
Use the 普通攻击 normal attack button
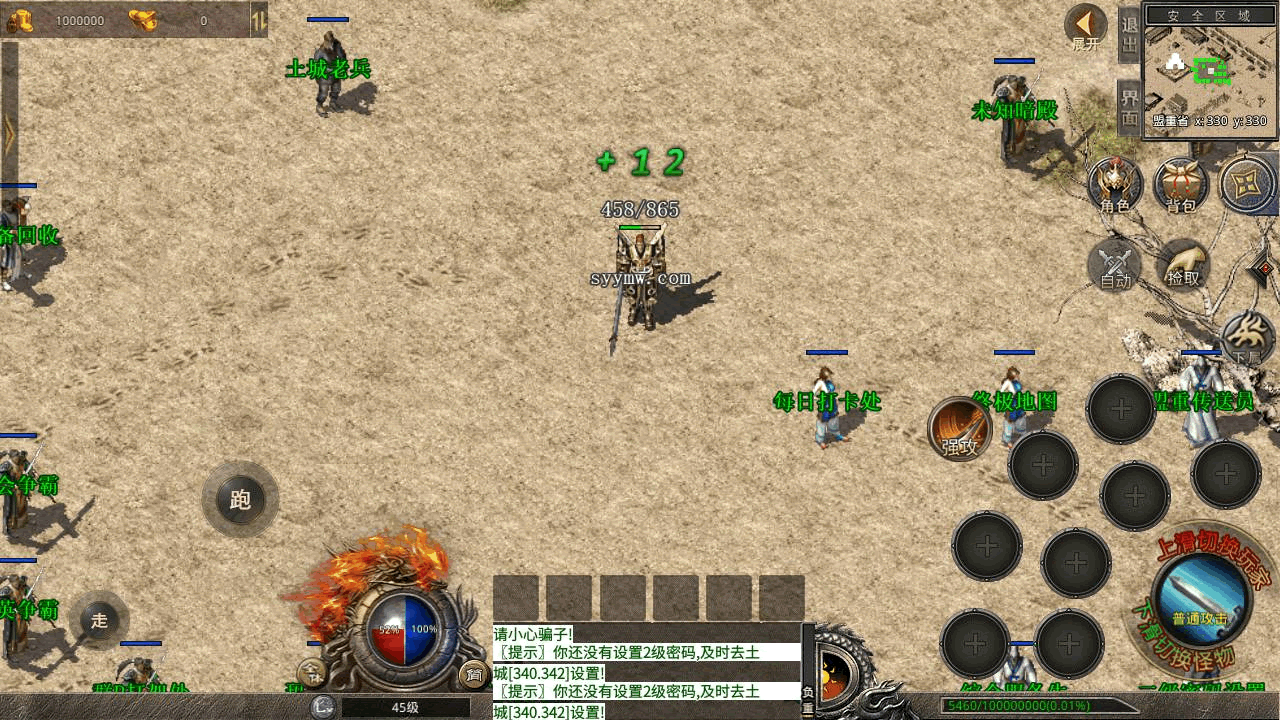click(1200, 598)
